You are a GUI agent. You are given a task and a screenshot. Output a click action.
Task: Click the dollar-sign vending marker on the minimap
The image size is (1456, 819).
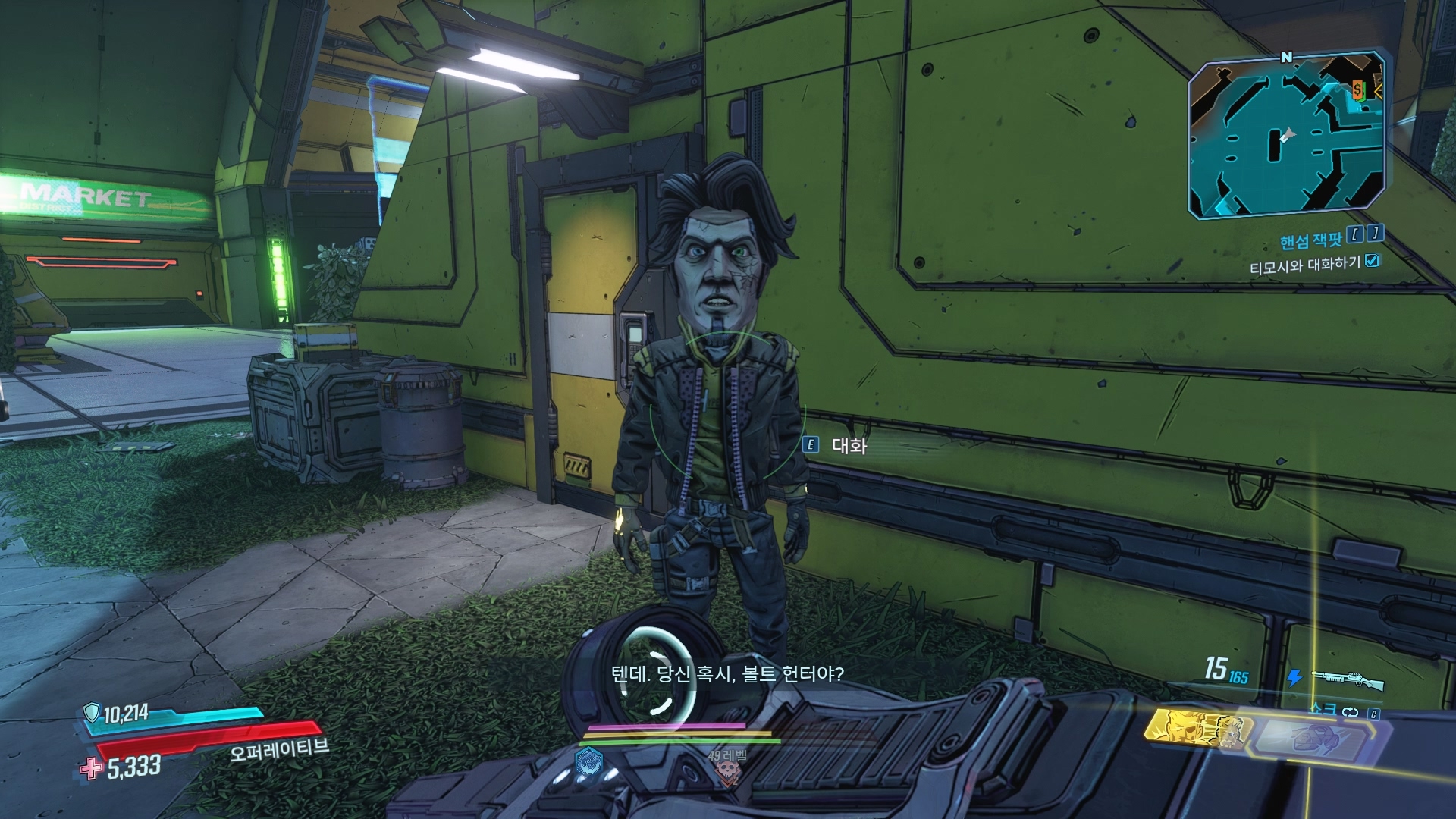1357,90
